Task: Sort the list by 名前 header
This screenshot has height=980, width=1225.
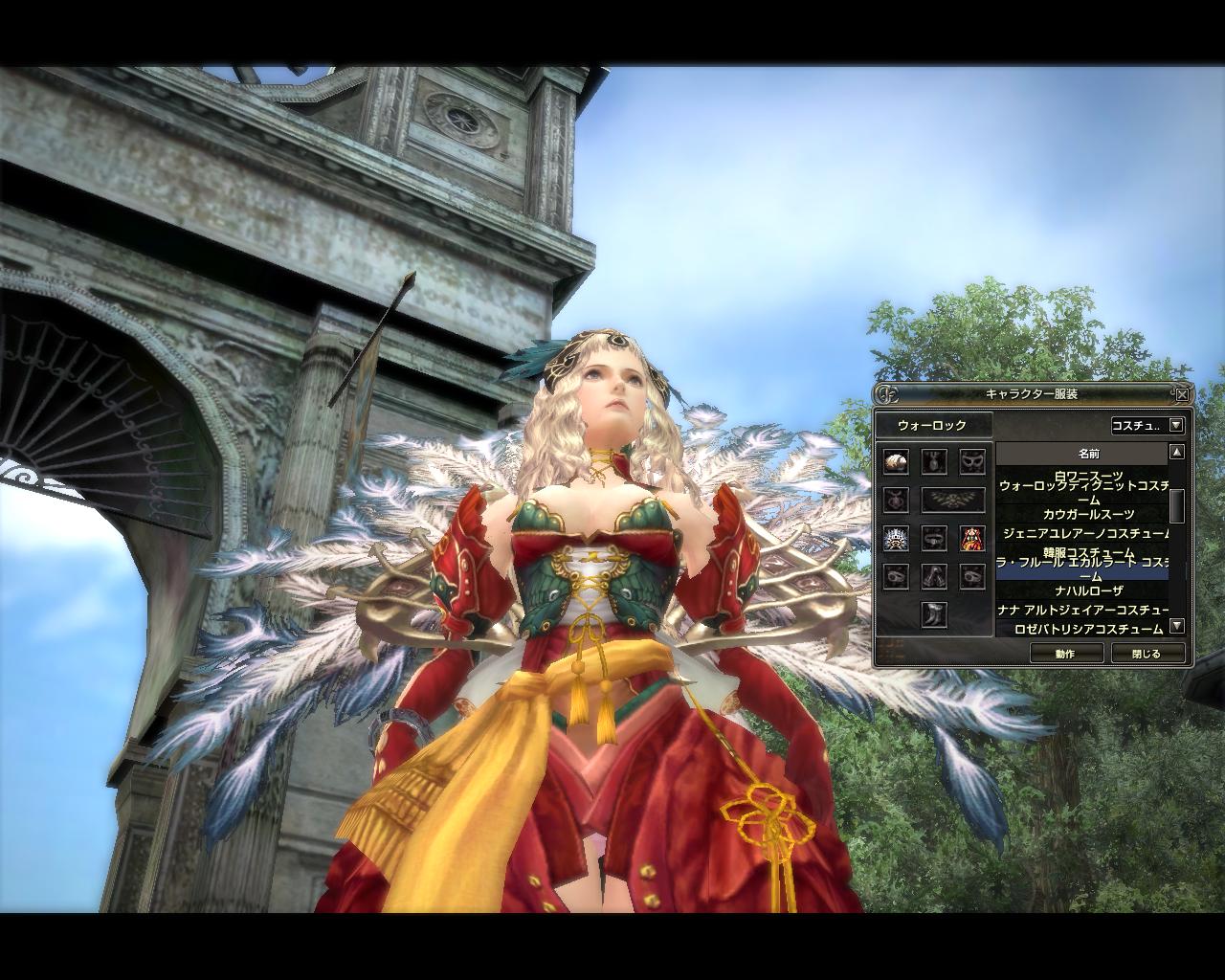Action: (x=1089, y=453)
